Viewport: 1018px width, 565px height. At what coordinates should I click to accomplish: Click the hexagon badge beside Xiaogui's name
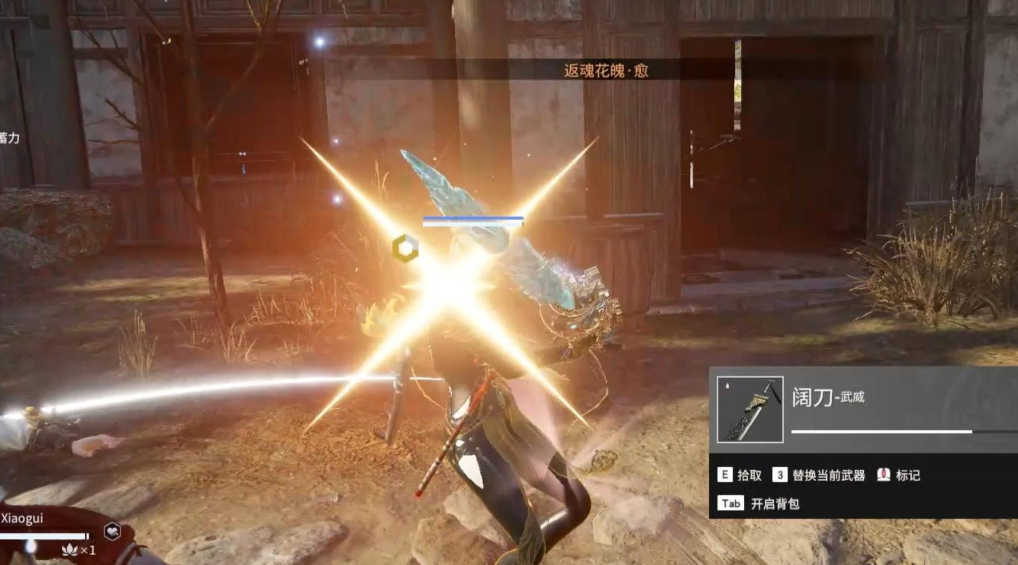113,532
